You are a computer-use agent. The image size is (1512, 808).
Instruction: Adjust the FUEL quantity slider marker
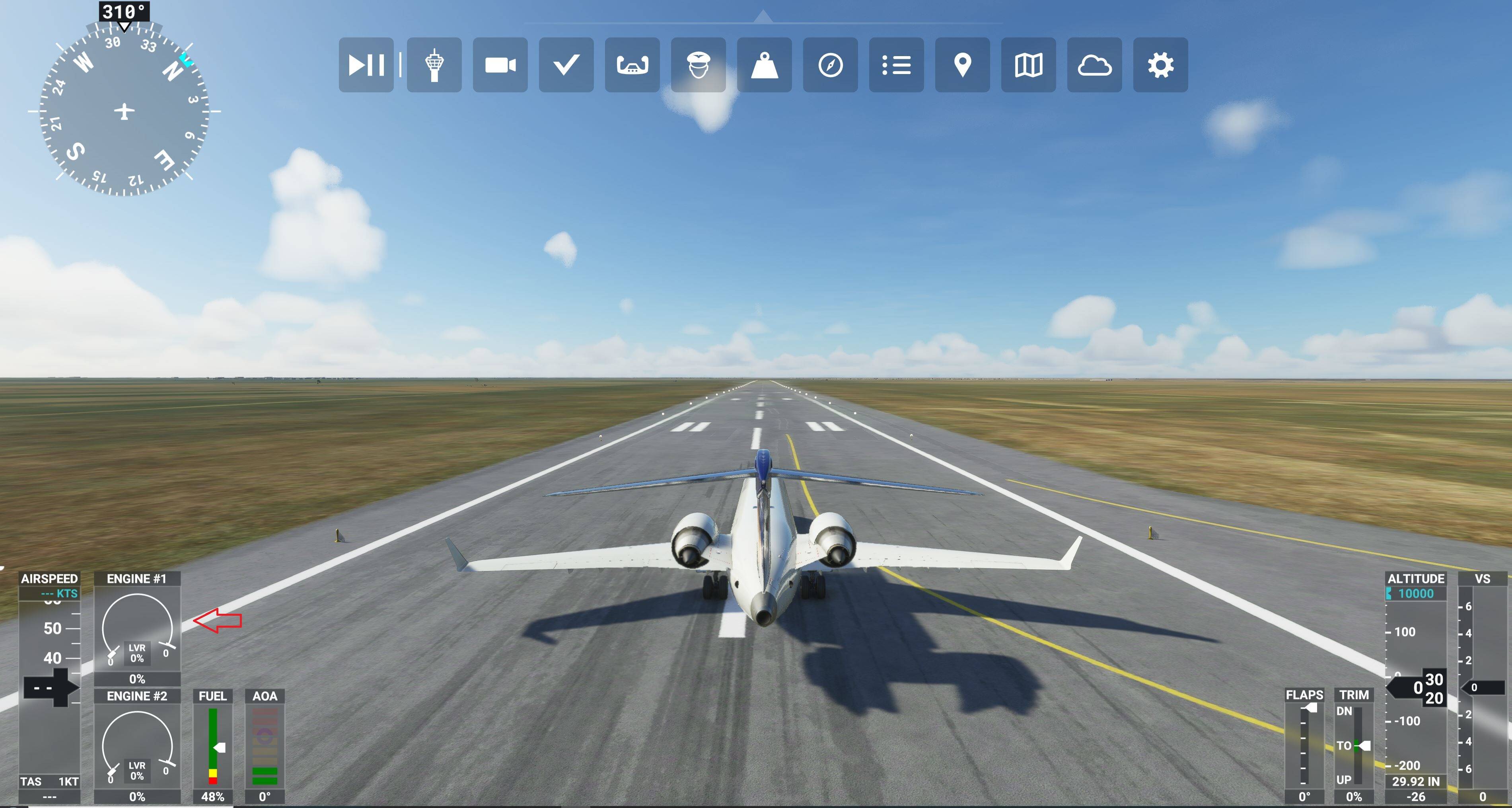tap(220, 747)
